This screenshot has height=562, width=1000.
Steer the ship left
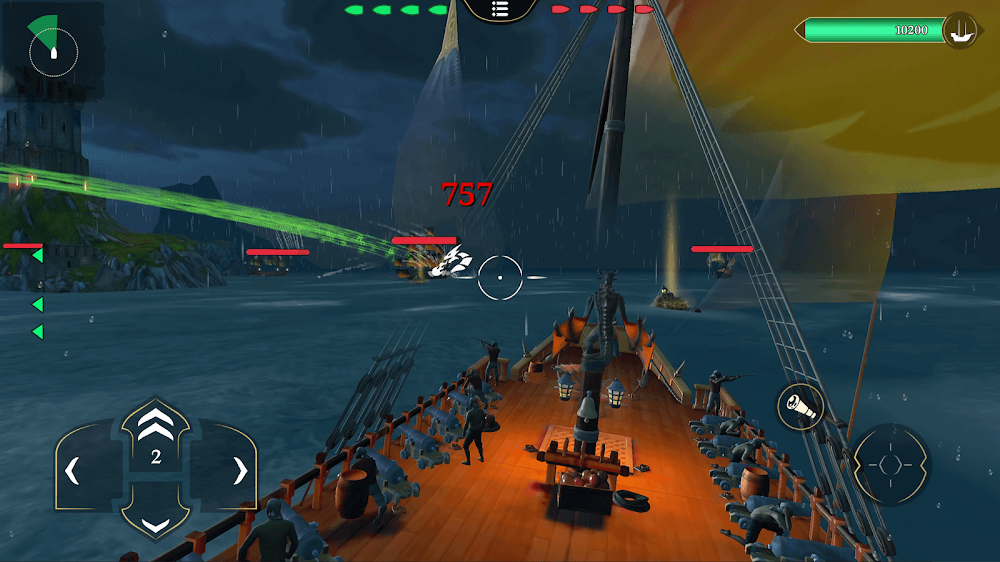73,471
